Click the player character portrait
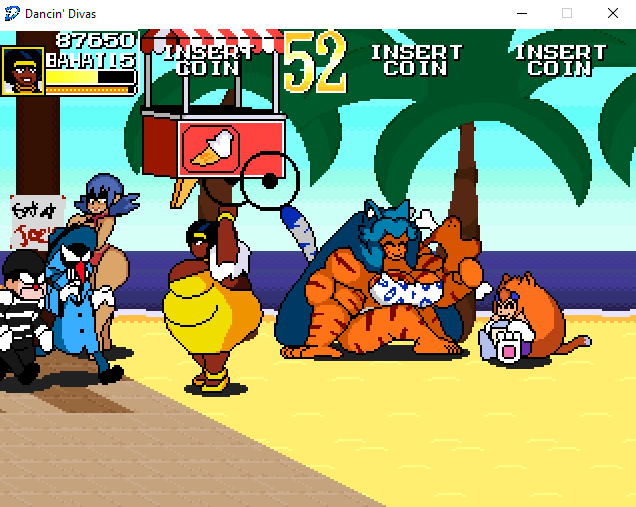Screen dimensions: 636x507 click(x=22, y=71)
